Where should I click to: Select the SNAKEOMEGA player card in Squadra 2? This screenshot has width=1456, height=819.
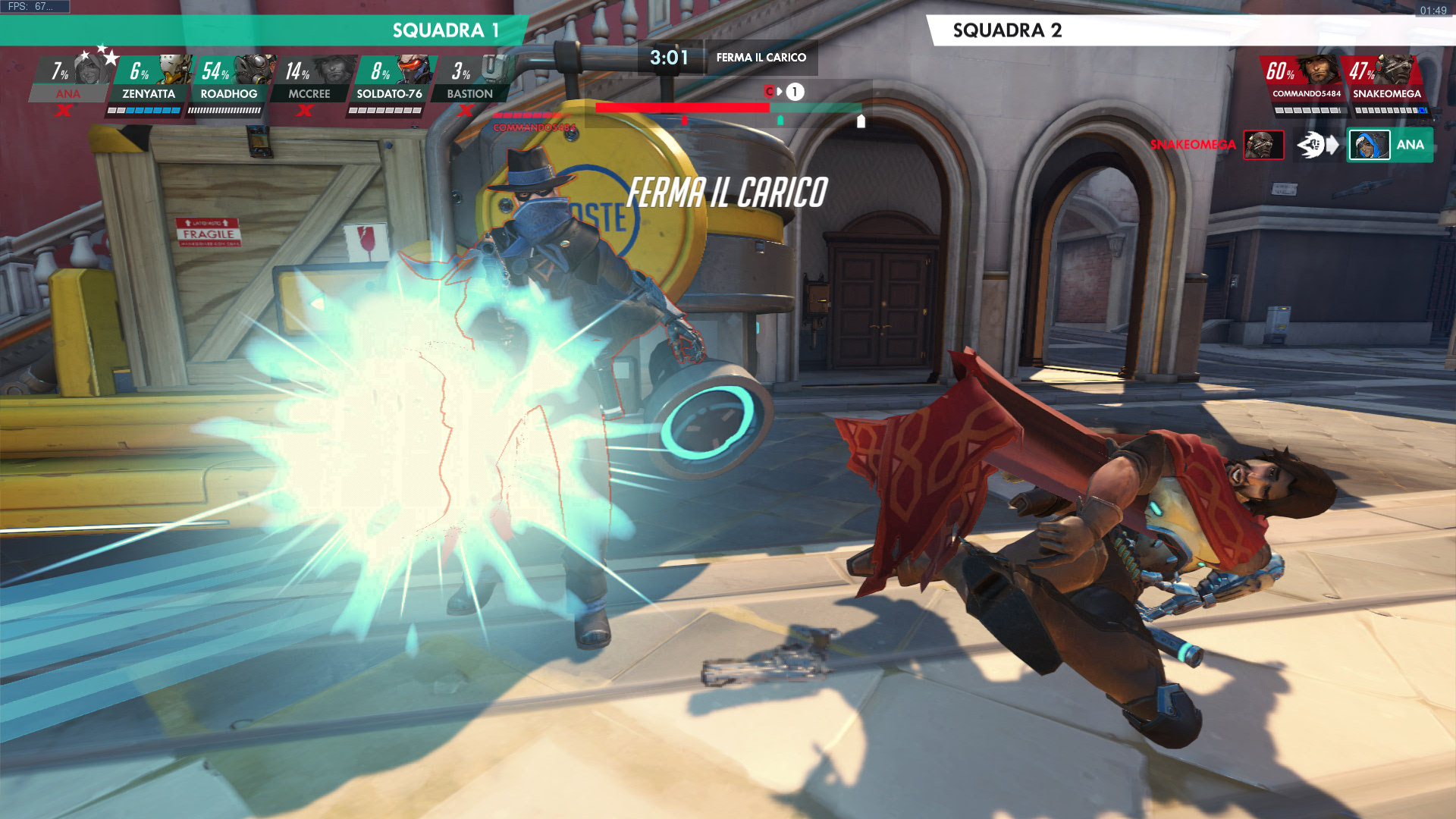coord(1386,80)
